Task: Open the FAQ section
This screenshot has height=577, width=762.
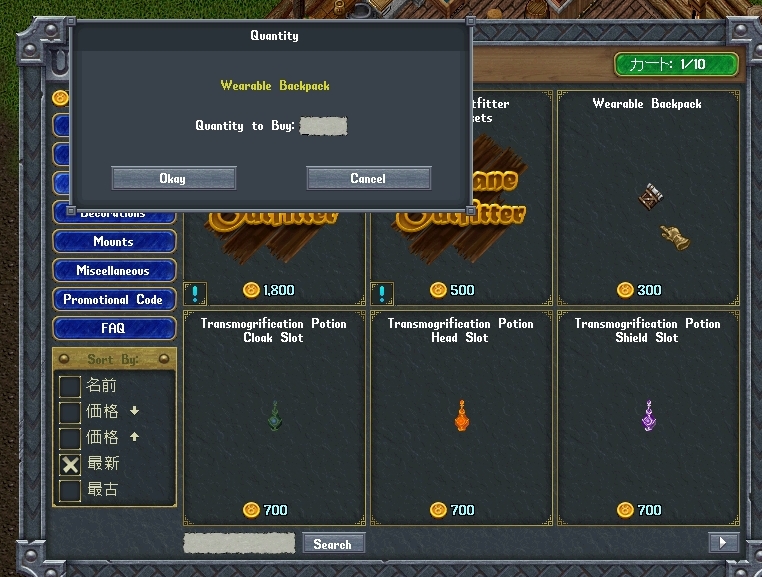Action: coord(114,328)
